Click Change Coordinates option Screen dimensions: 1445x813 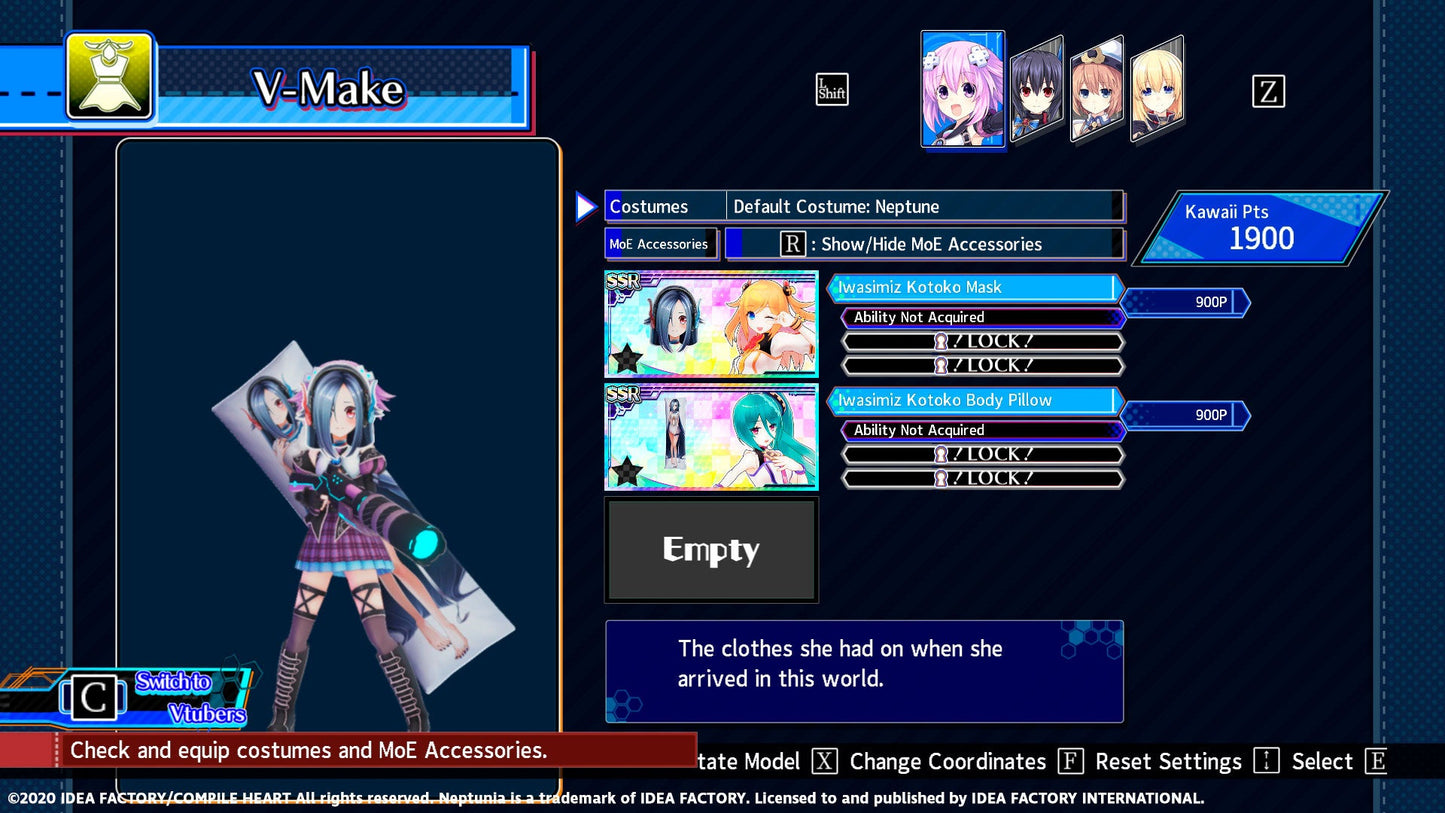(947, 761)
